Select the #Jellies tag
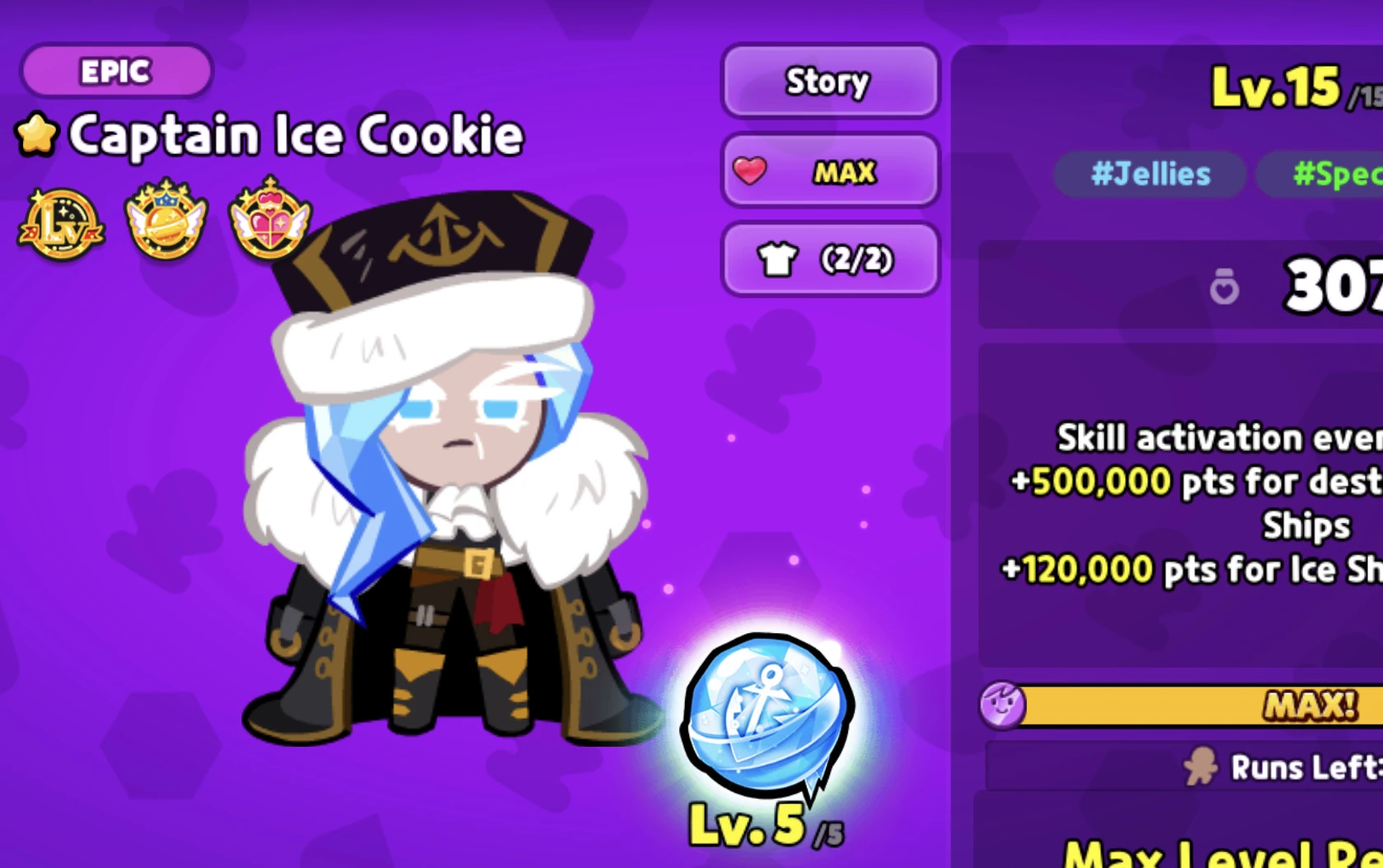The image size is (1383, 868). (1149, 174)
